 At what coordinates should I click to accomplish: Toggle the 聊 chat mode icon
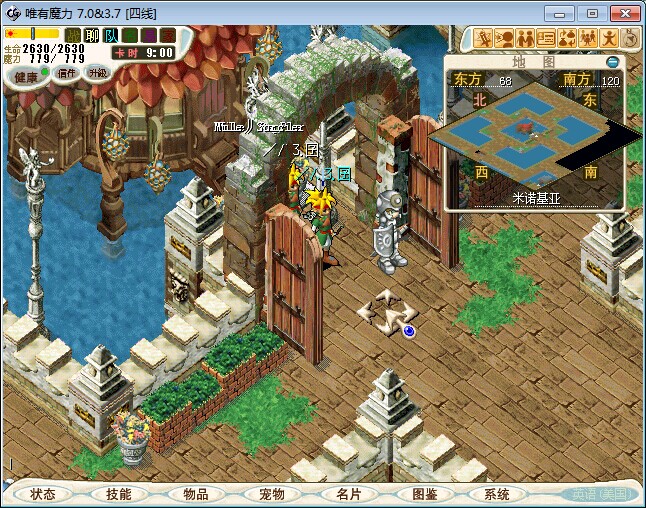[x=92, y=36]
